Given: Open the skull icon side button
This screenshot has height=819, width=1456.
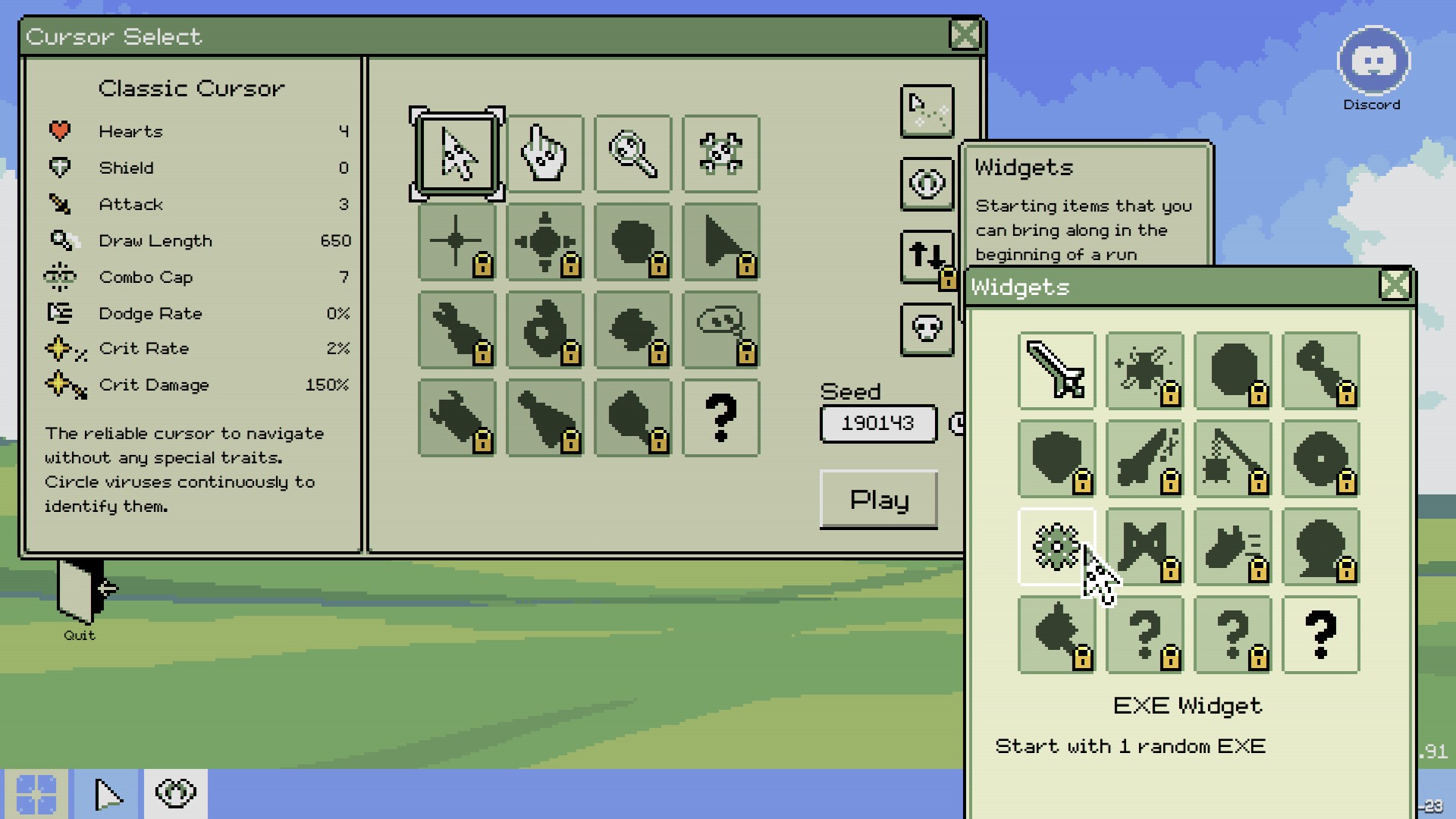Looking at the screenshot, I should tap(927, 329).
